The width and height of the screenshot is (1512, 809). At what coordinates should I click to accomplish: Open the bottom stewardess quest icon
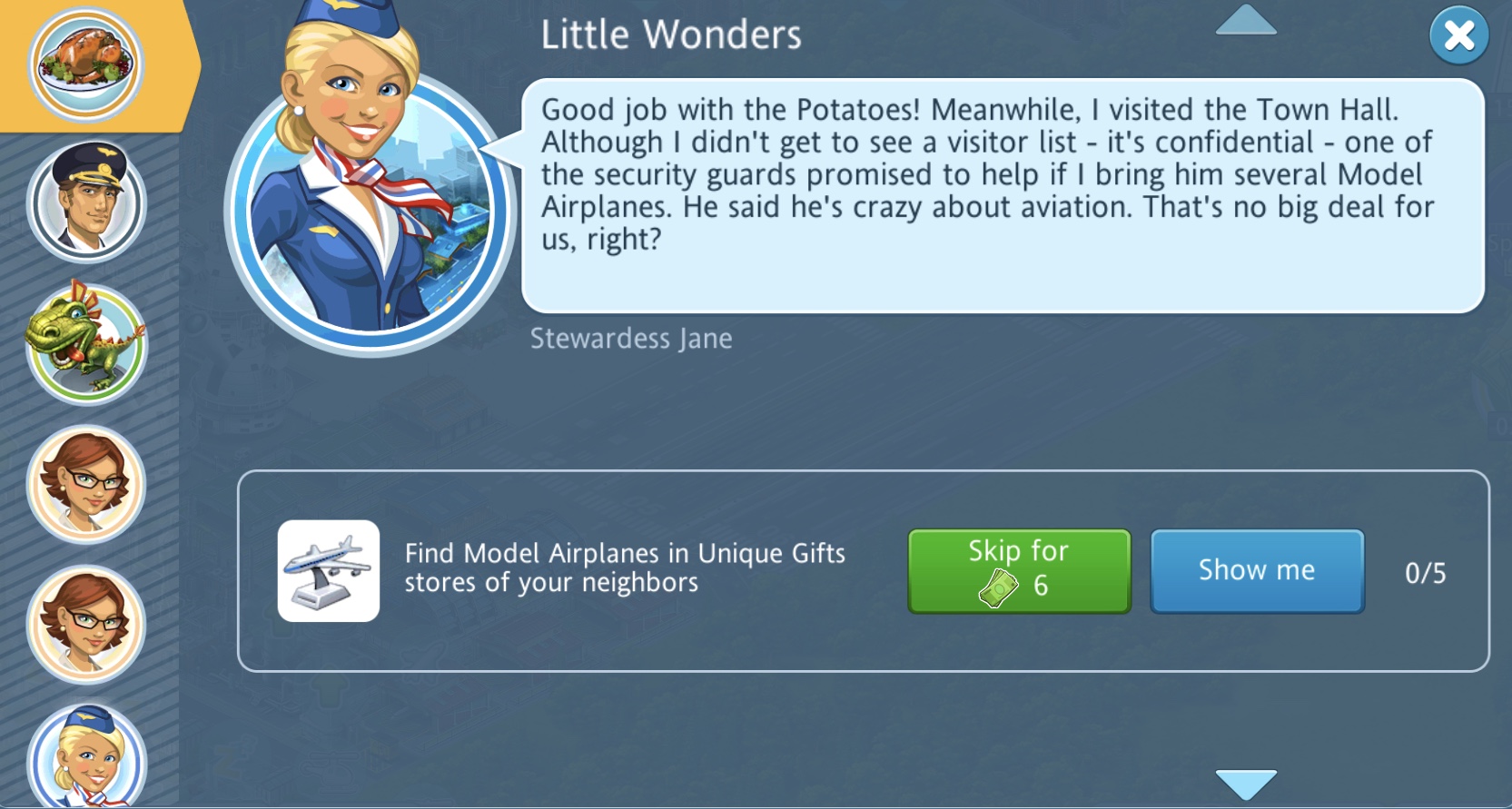point(86,758)
